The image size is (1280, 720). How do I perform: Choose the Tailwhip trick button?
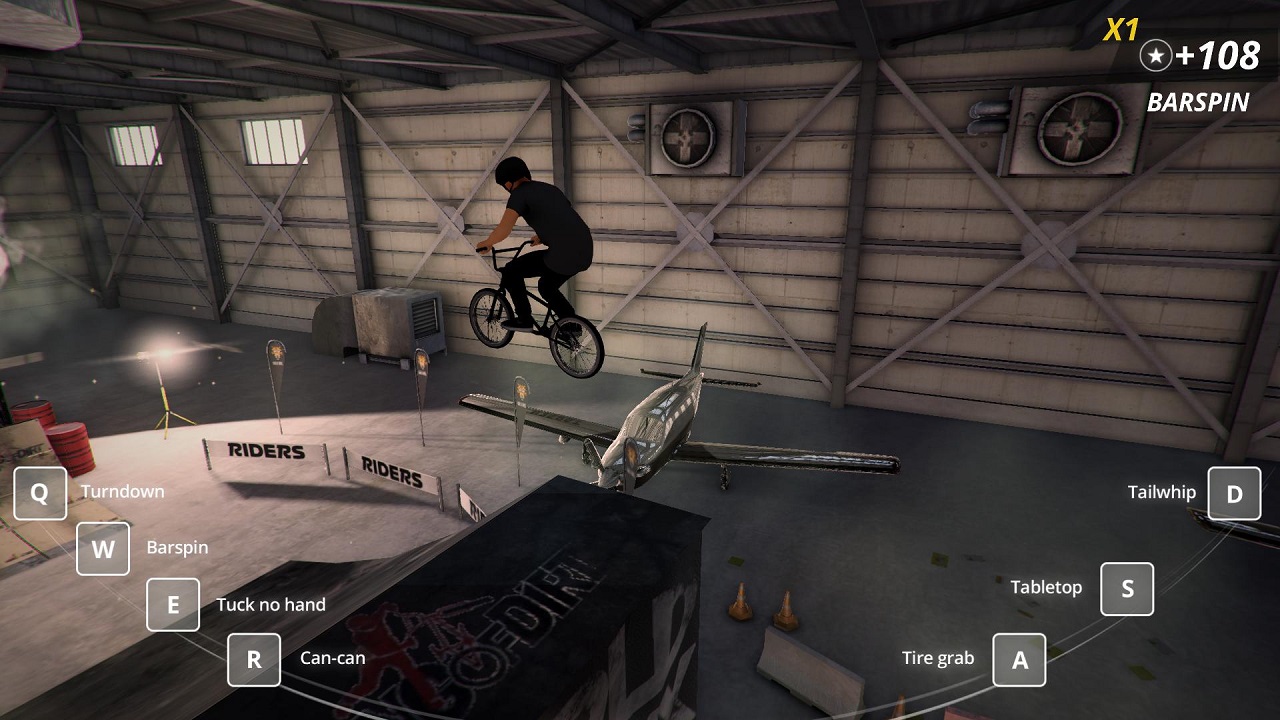click(1234, 494)
